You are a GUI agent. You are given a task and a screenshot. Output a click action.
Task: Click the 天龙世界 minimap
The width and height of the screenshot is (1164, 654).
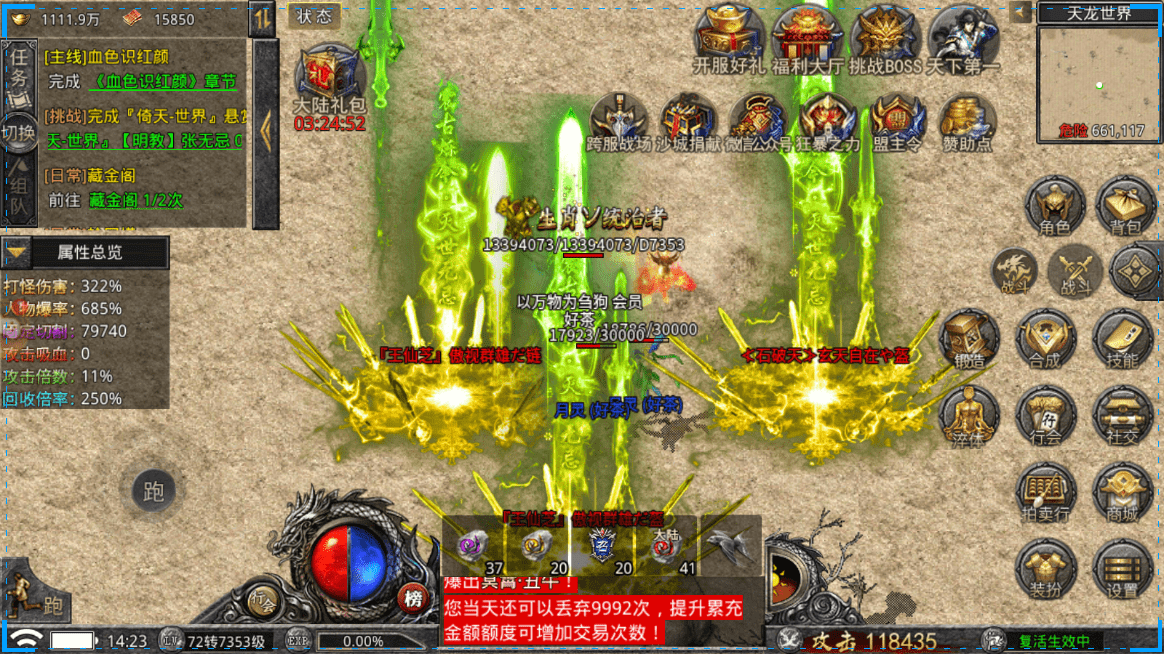coord(1098,82)
